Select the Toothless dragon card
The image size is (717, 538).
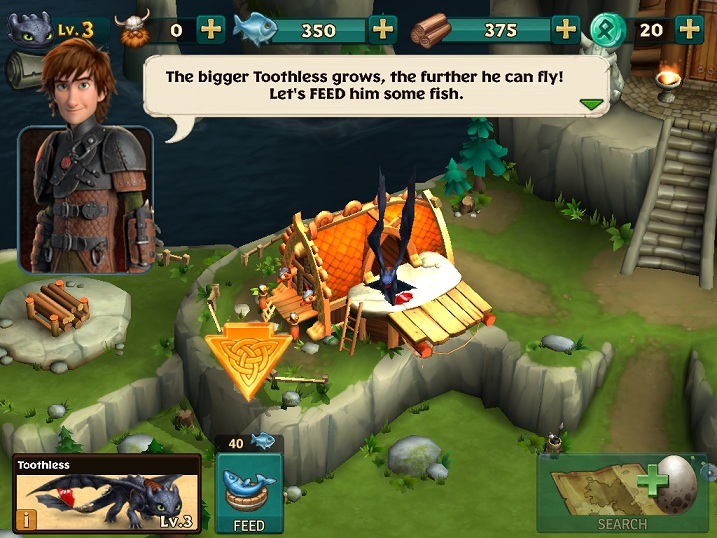pyautogui.click(x=107, y=494)
